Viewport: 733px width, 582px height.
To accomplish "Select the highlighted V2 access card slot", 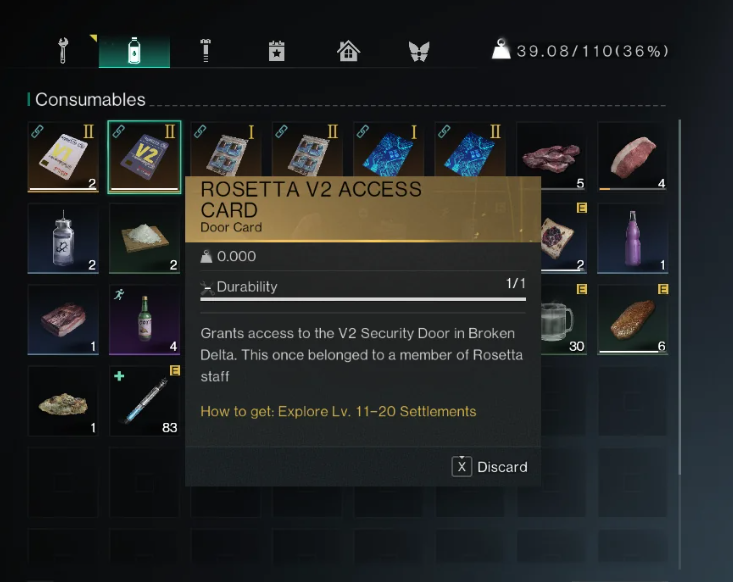I will pos(144,157).
